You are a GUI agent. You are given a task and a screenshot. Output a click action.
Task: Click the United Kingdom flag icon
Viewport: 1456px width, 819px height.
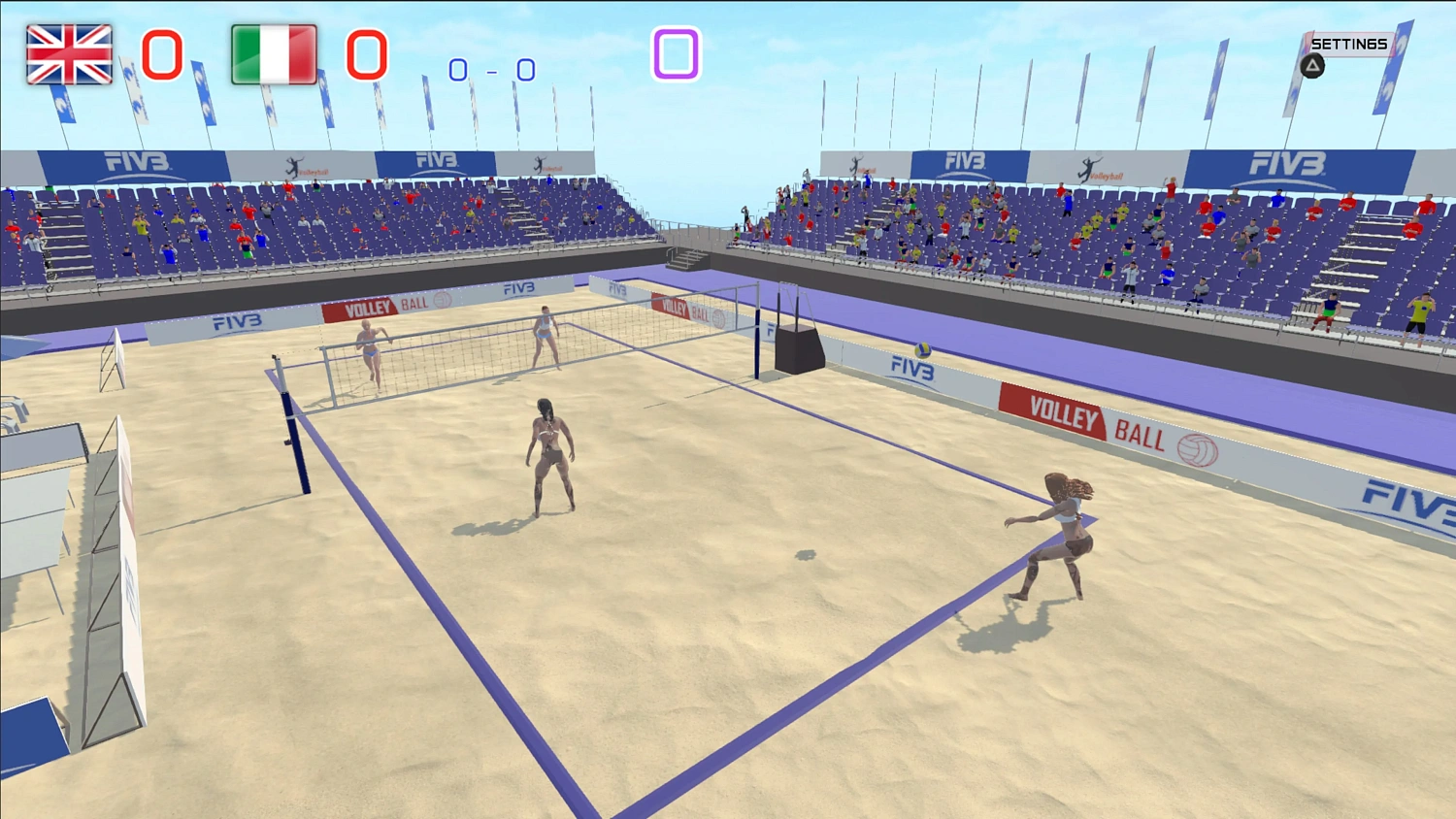[x=68, y=55]
